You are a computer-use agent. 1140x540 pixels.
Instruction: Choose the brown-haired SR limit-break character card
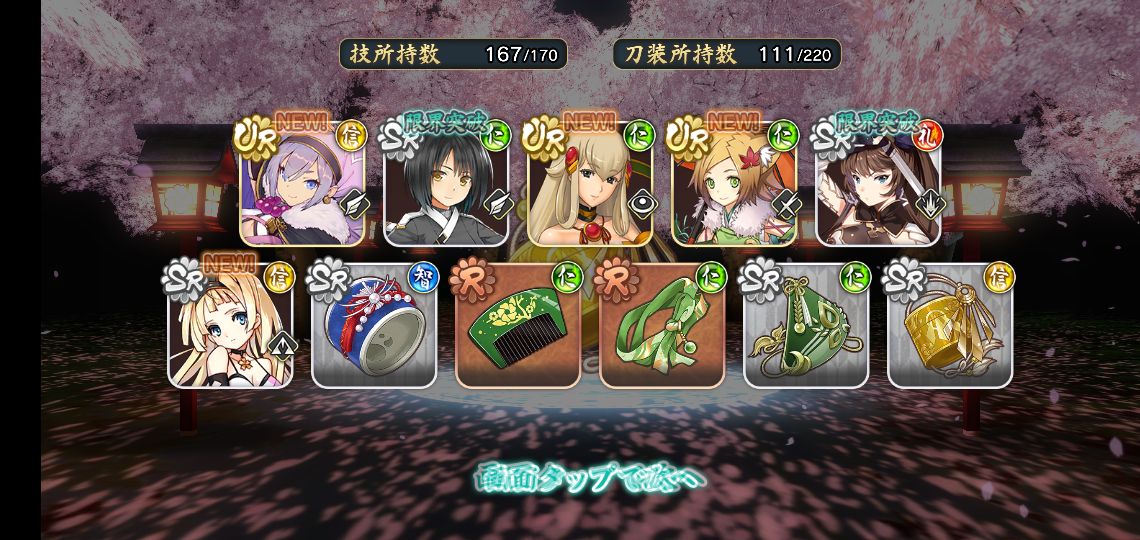[x=879, y=185]
